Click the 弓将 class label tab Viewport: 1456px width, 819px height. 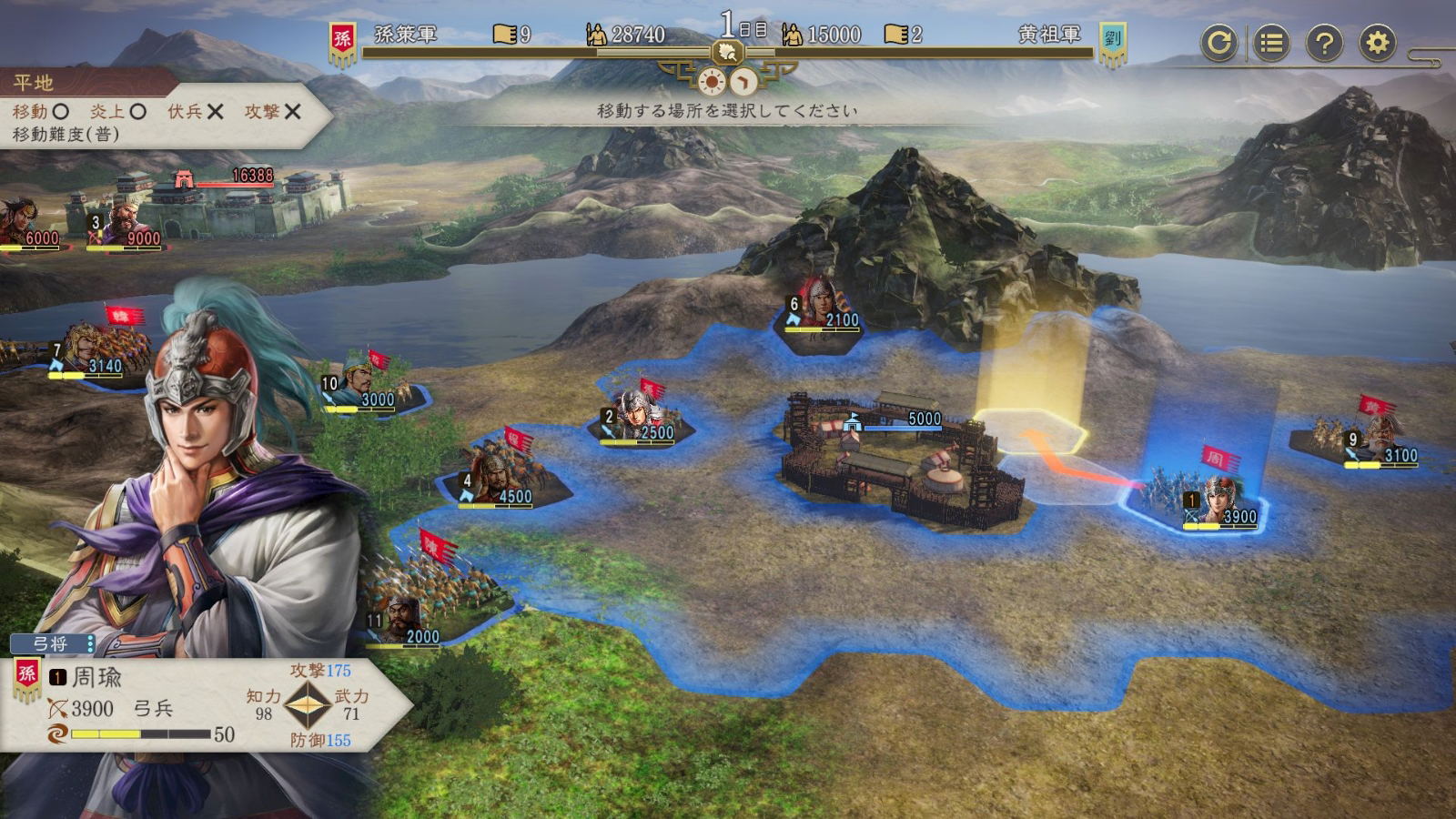tap(50, 642)
